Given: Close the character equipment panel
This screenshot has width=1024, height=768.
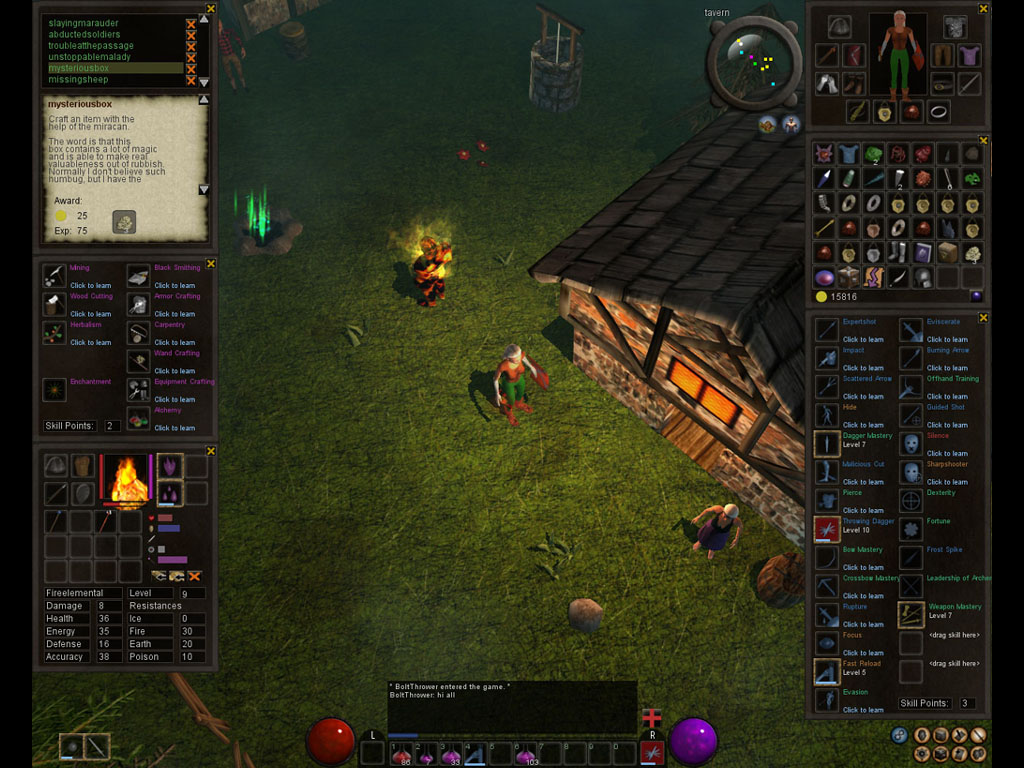Looking at the screenshot, I should [x=983, y=9].
